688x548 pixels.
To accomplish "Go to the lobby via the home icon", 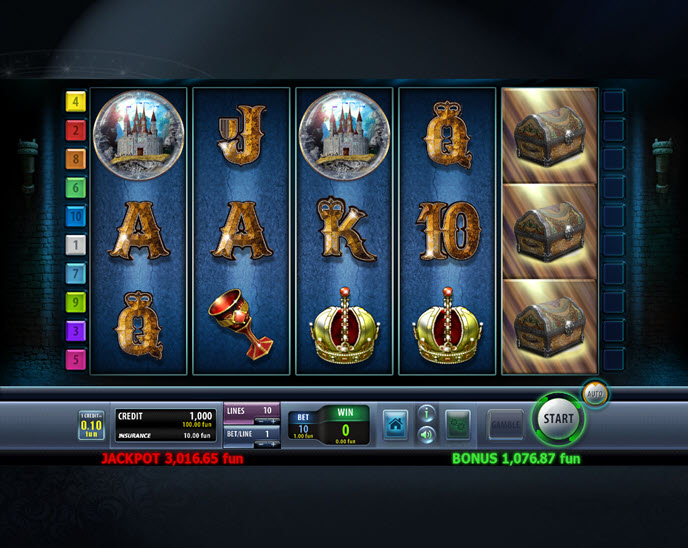I will (x=396, y=425).
